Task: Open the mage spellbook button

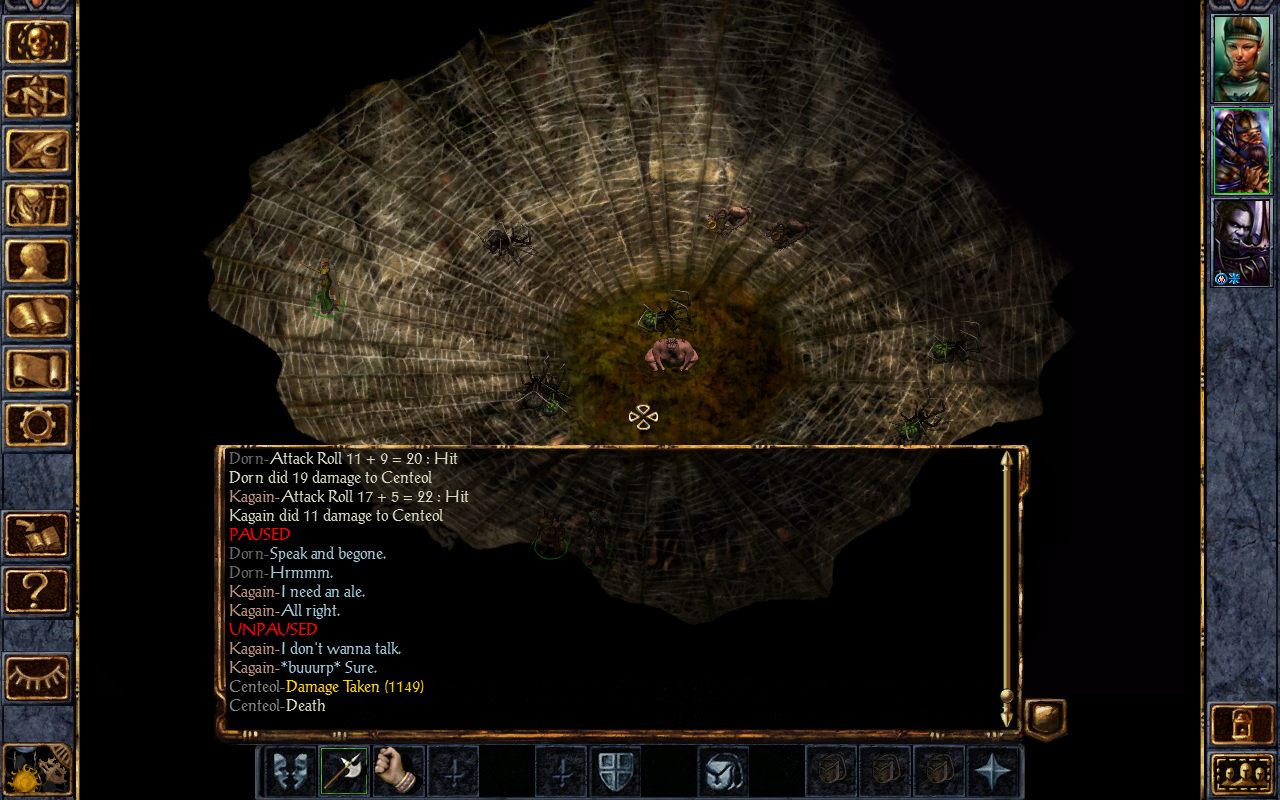Action: coord(38,316)
